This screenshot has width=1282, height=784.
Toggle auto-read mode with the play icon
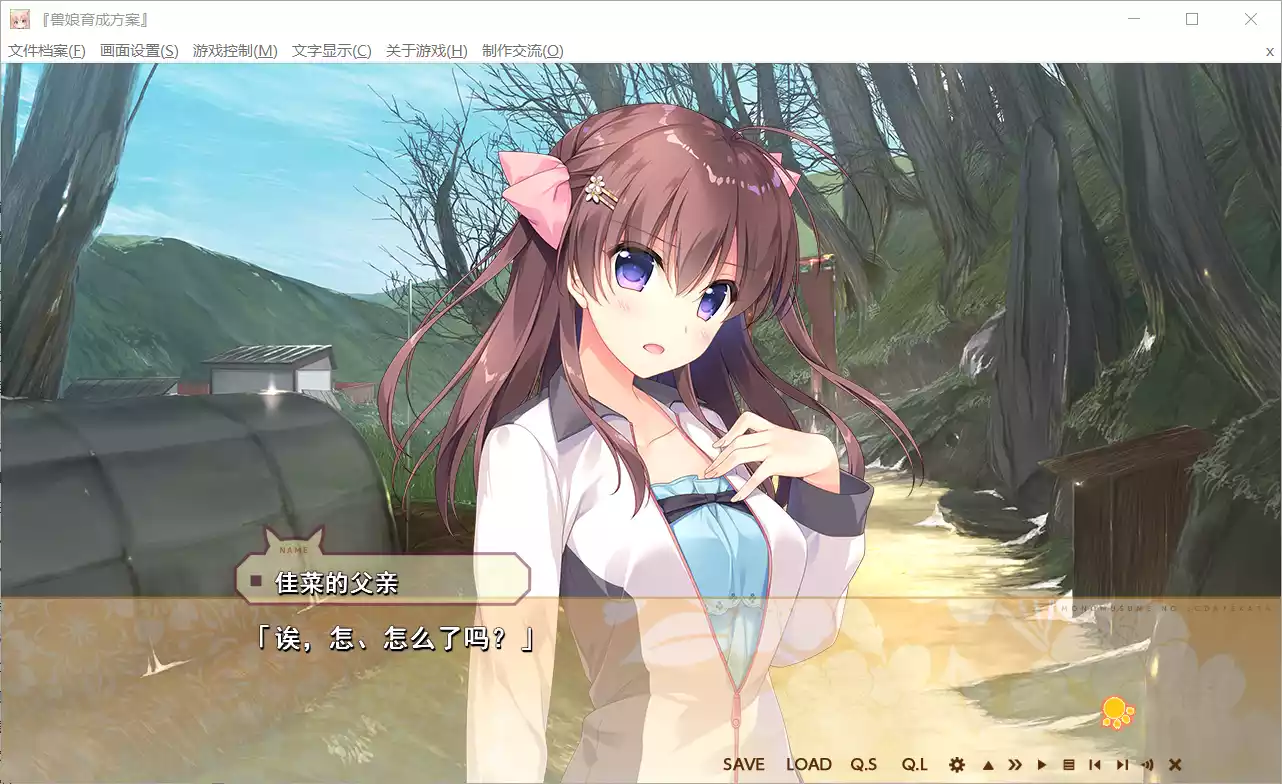pyautogui.click(x=1042, y=764)
